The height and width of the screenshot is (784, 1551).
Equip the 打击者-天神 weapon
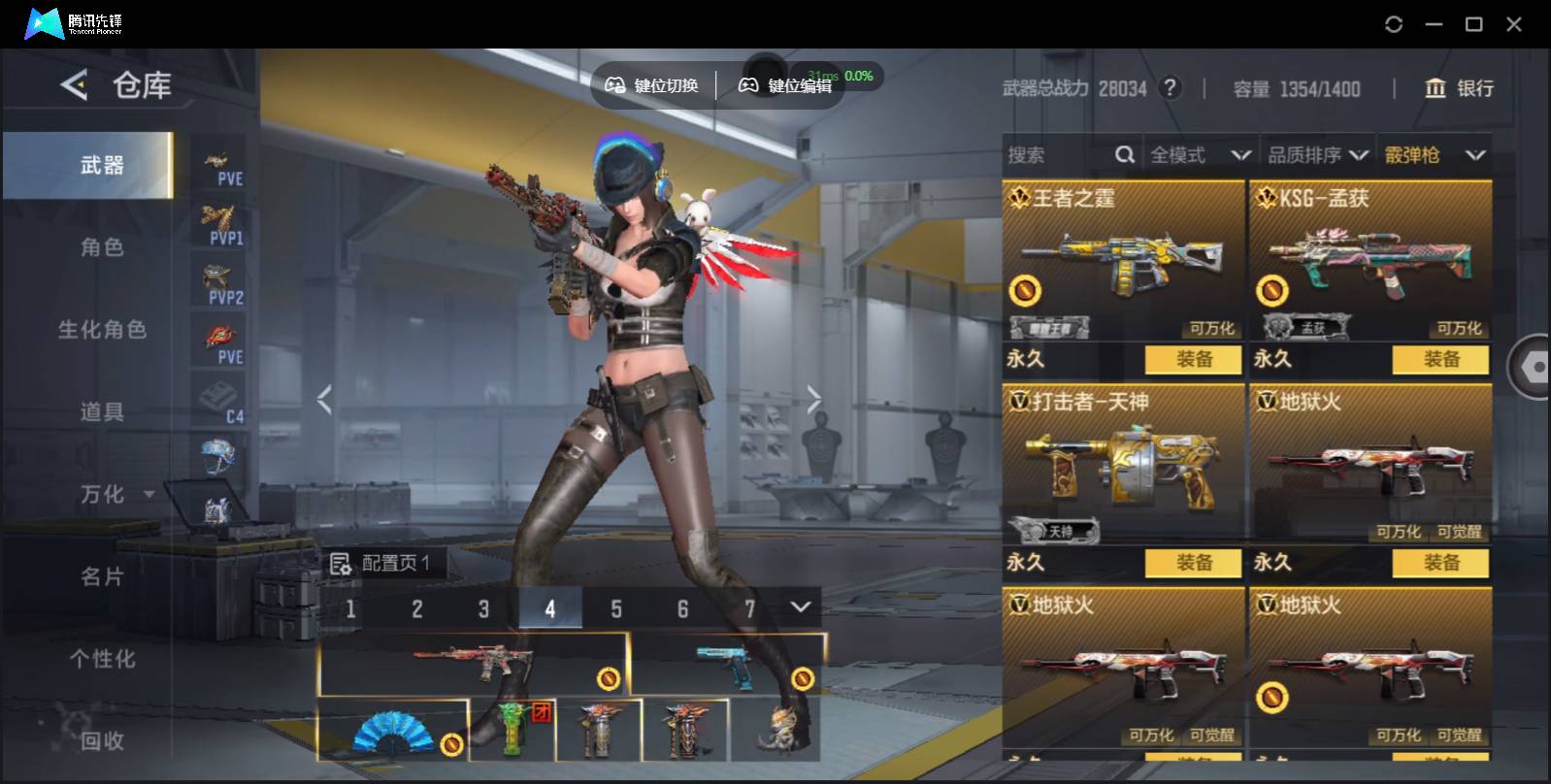click(x=1193, y=563)
